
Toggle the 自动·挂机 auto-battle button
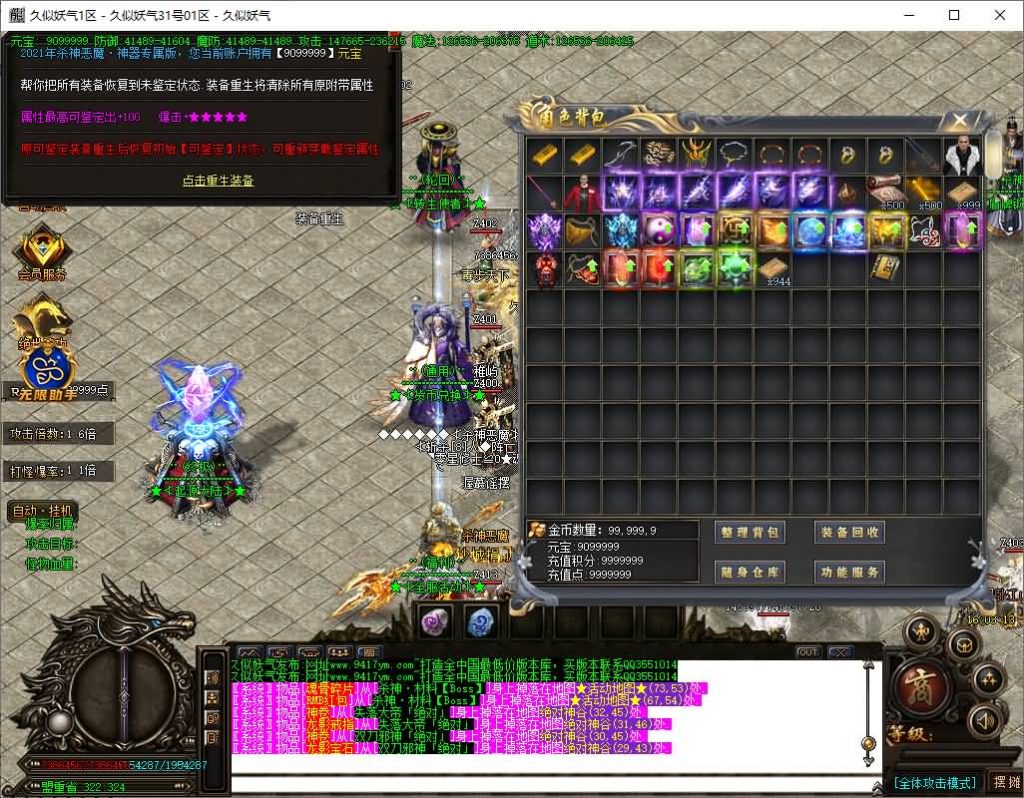tap(41, 511)
